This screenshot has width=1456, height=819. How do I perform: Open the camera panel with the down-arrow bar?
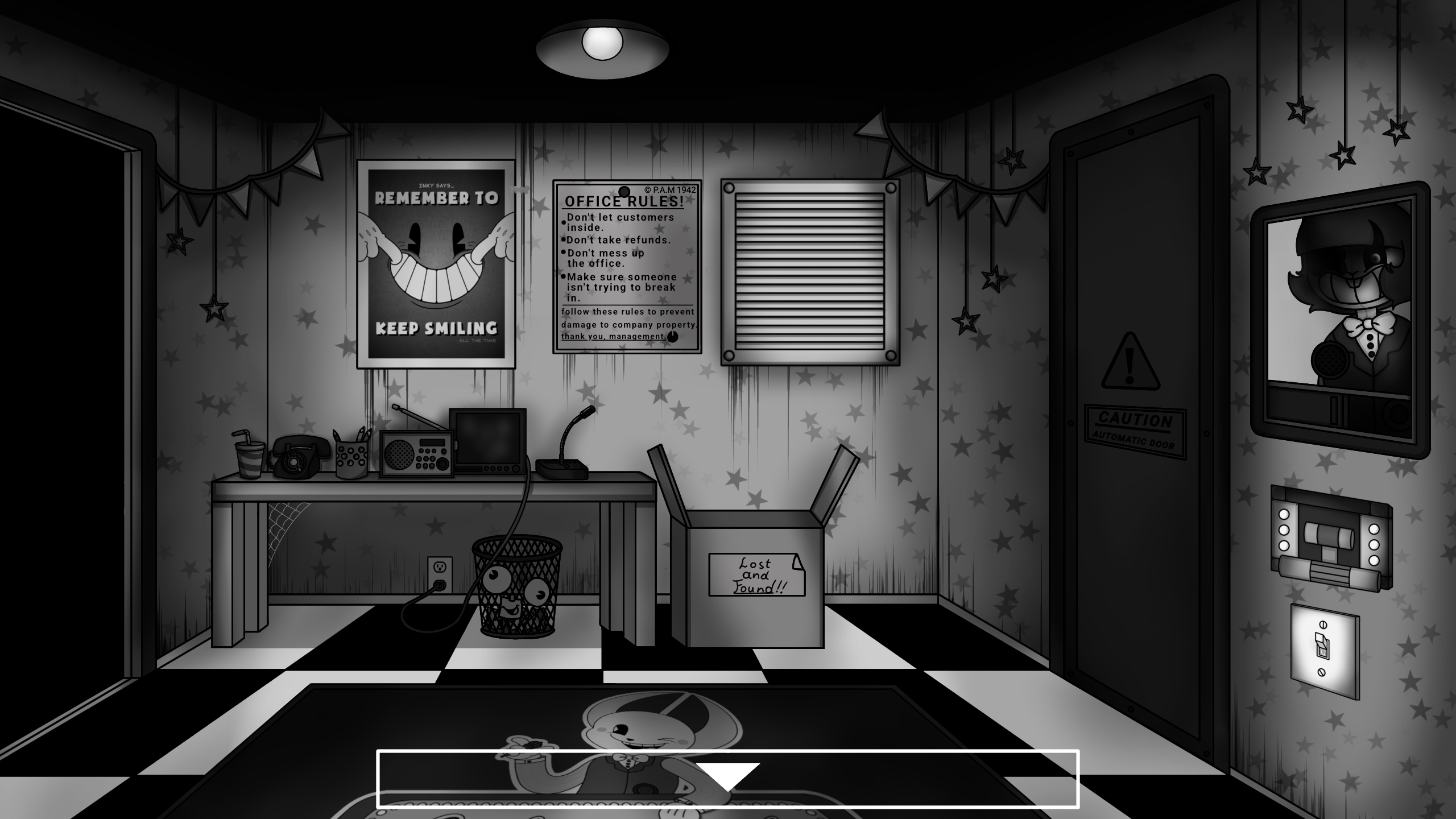(x=727, y=778)
